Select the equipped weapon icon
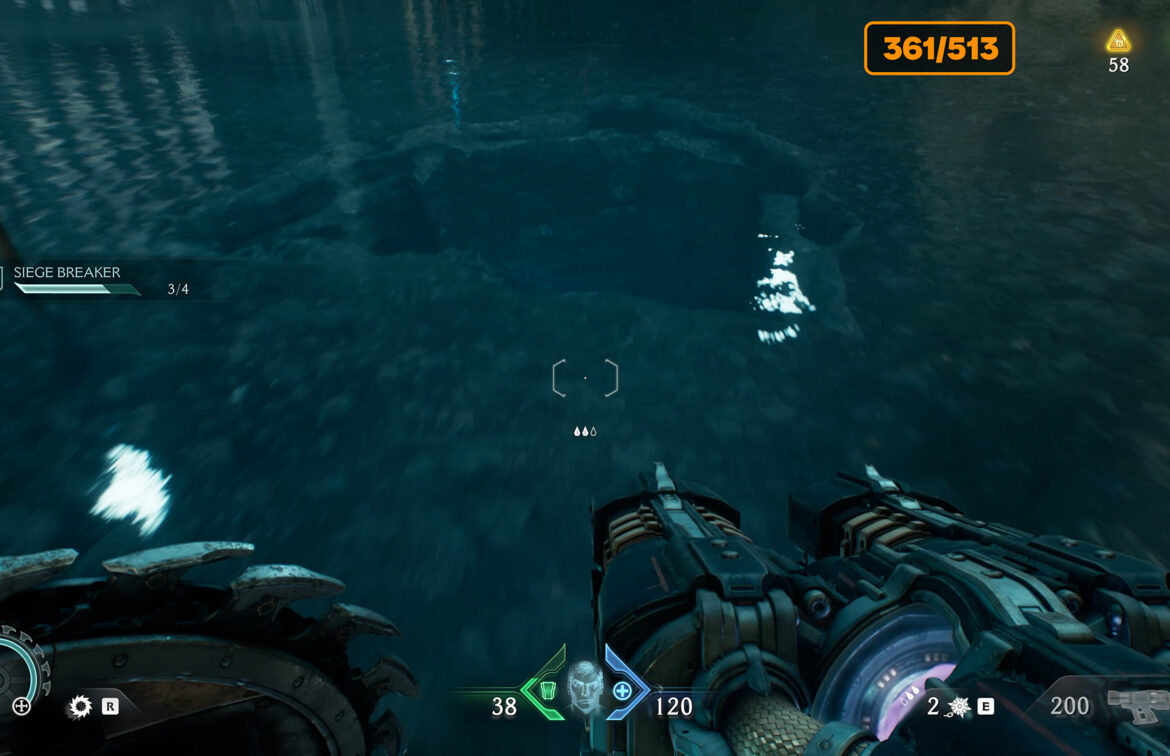Viewport: 1170px width, 756px height. (x=1138, y=705)
